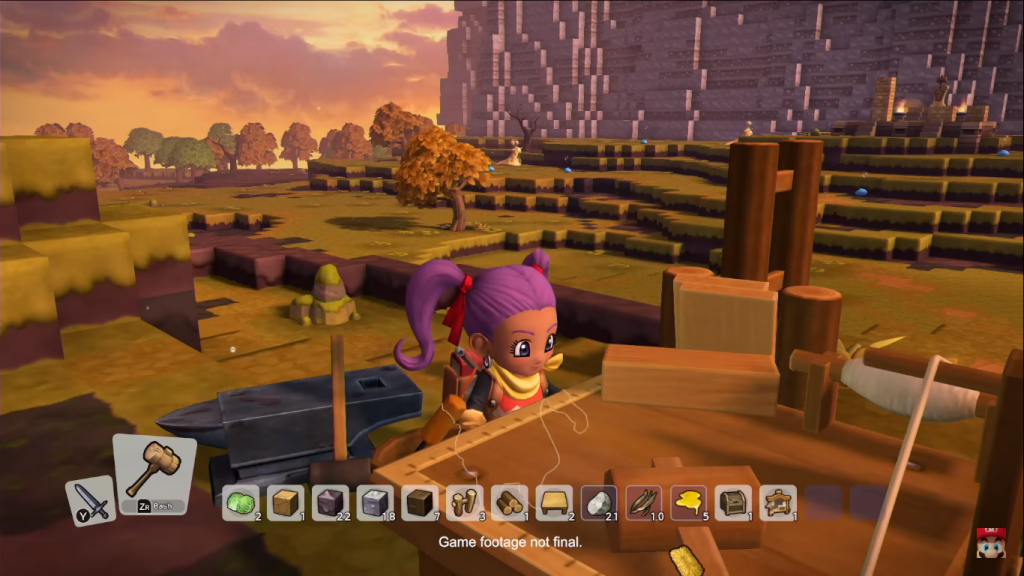
Task: Select the stacked logs hotbar slot
Action: click(x=509, y=503)
